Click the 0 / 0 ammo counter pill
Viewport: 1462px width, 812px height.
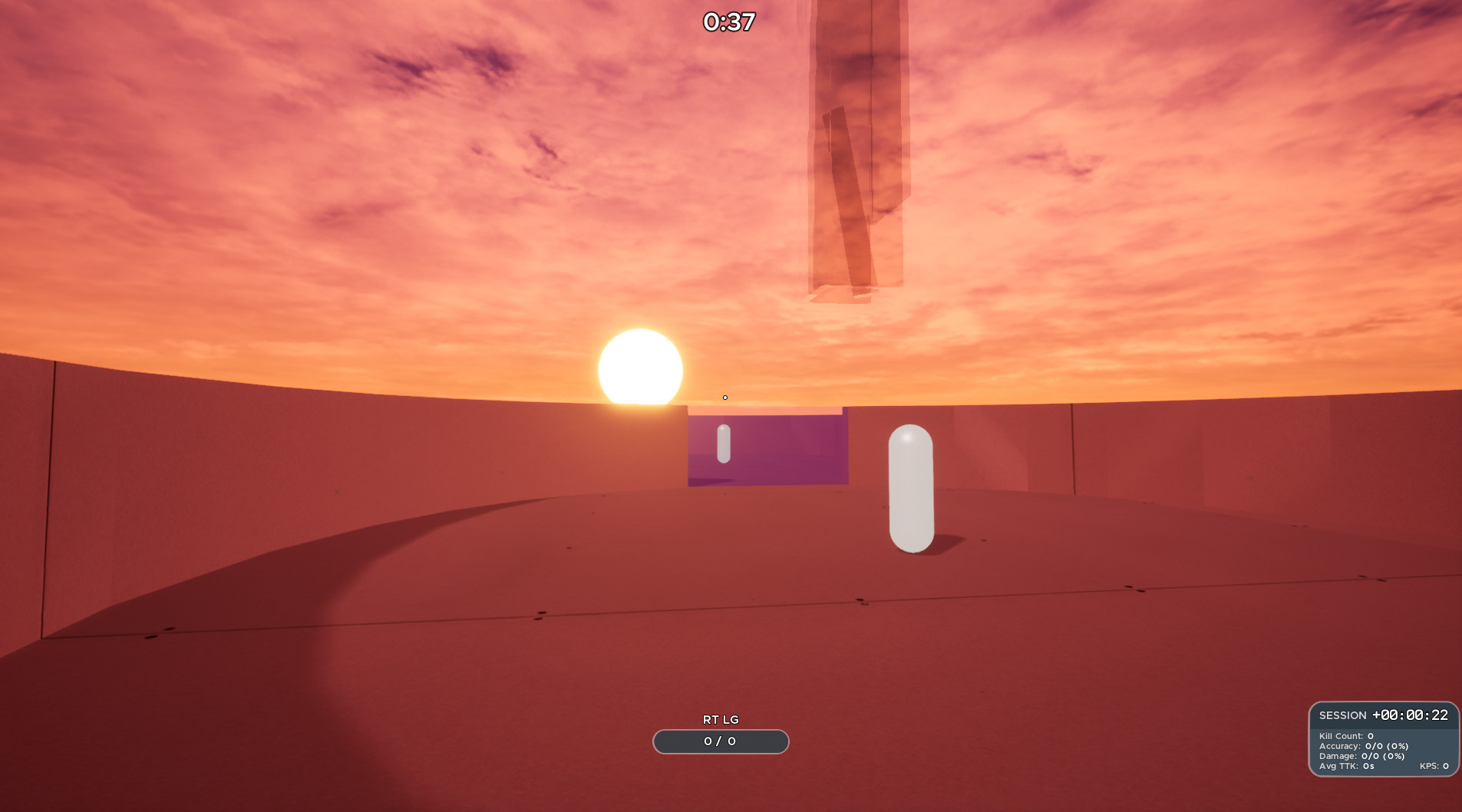720,741
